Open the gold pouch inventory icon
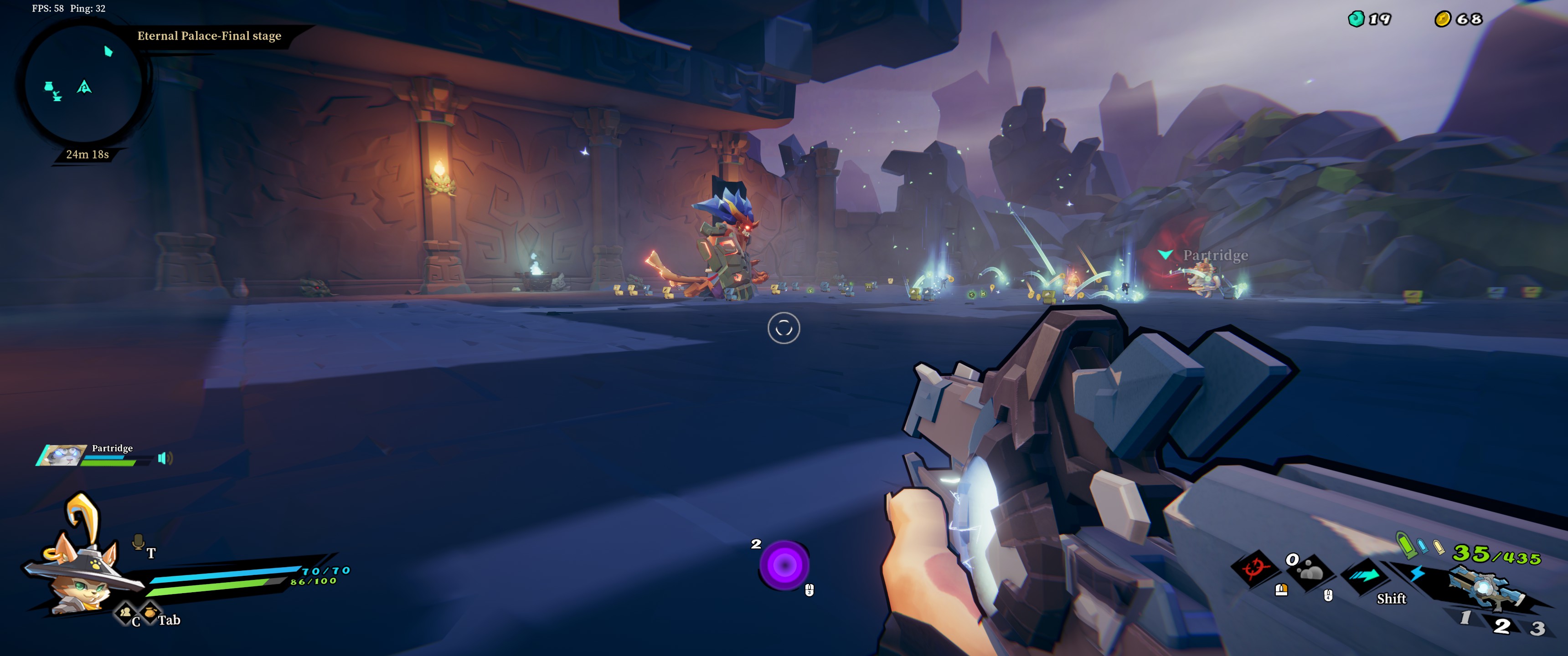Screen dimensions: 1568x656 [150, 611]
